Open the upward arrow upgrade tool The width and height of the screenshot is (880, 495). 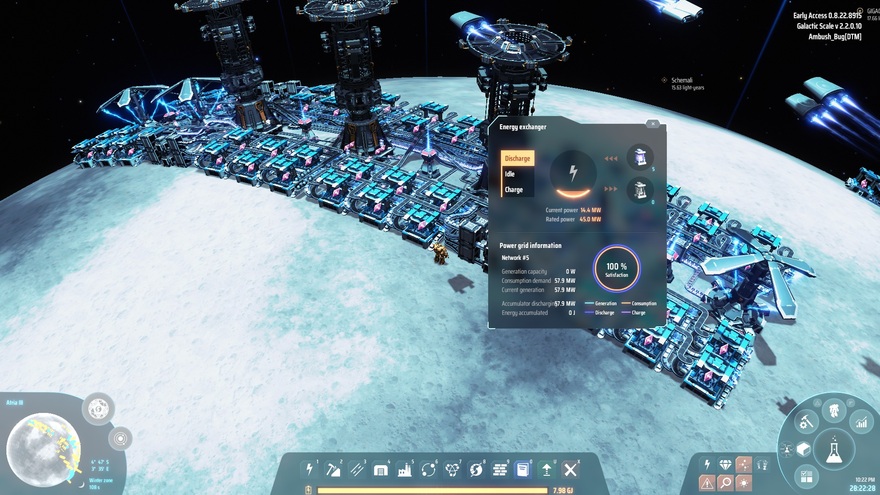547,469
